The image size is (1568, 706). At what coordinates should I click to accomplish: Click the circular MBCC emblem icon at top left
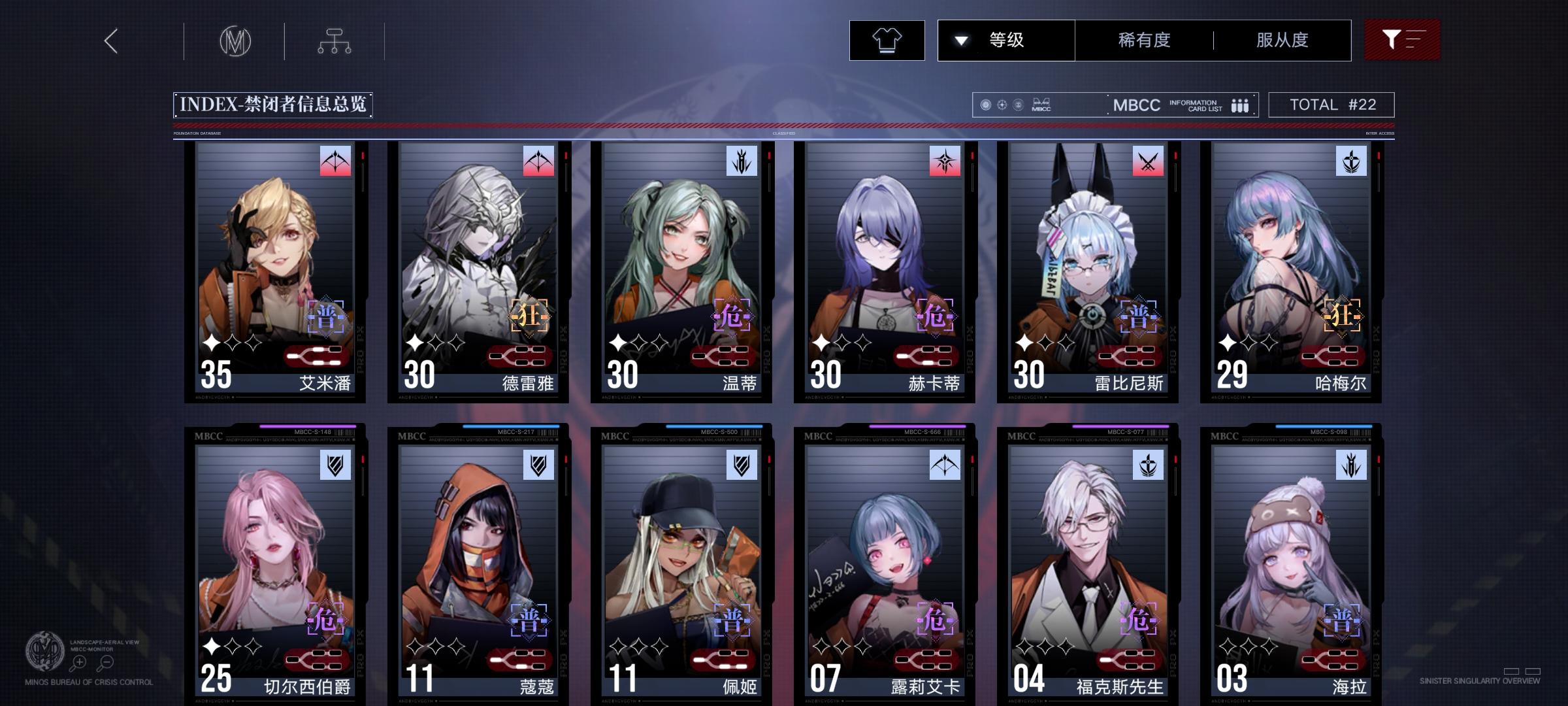(x=235, y=40)
